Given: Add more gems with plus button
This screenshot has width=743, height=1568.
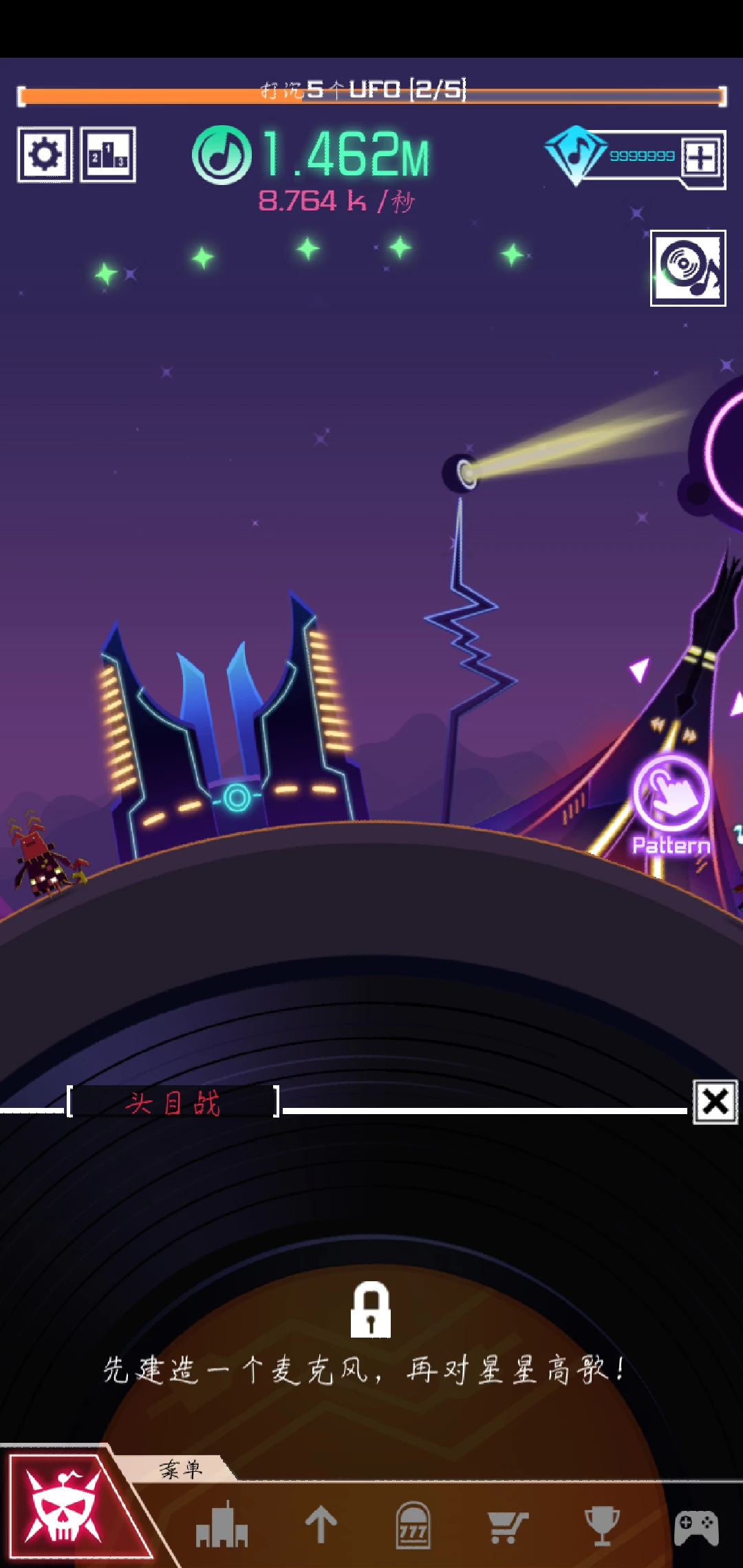Looking at the screenshot, I should [701, 157].
